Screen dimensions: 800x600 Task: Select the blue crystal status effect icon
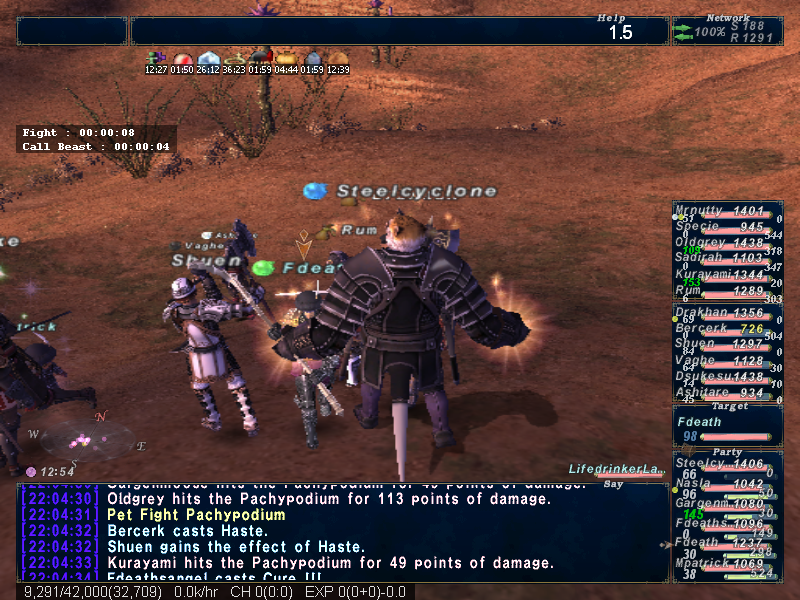tap(208, 59)
